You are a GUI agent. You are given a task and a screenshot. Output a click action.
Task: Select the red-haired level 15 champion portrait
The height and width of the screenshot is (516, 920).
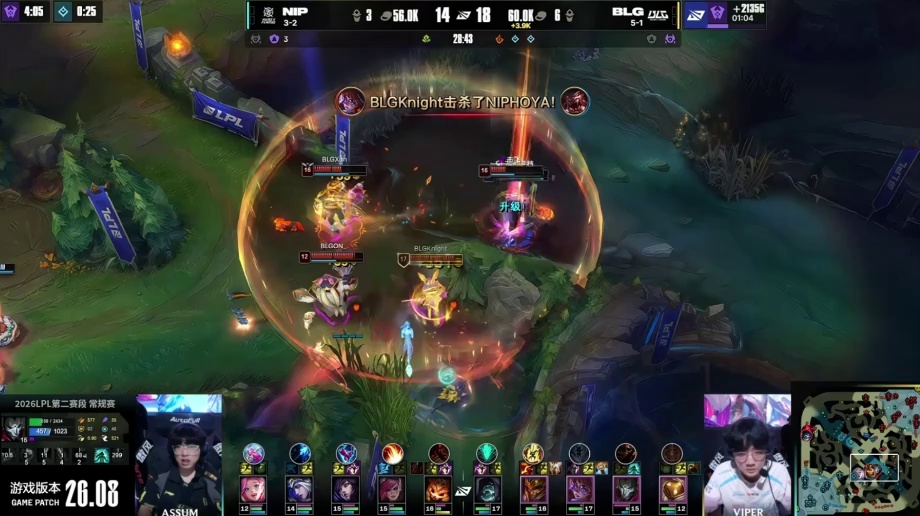393,489
